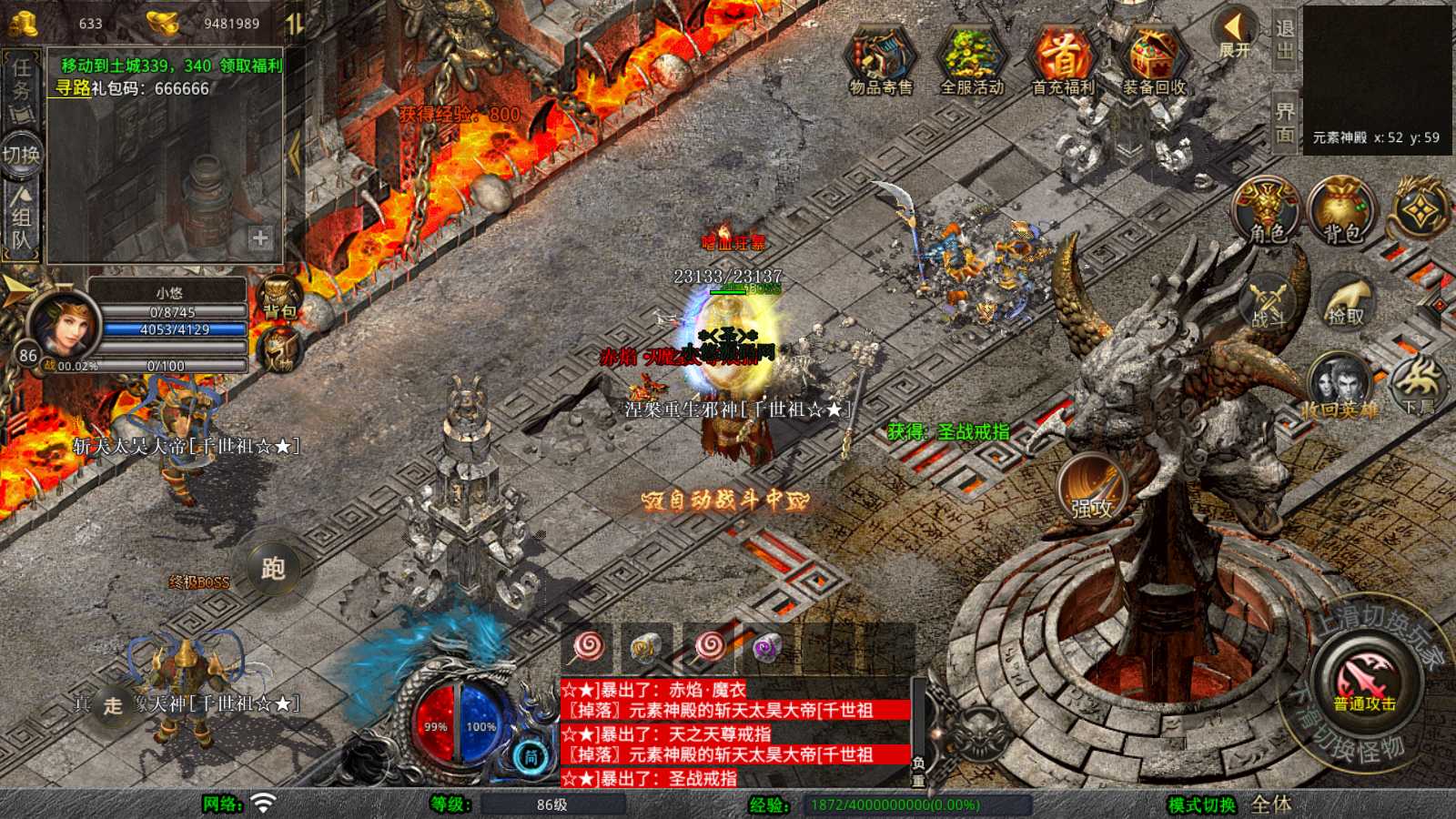
Task: Open the 首充福利 first-recharge rewards
Action: 1062,58
